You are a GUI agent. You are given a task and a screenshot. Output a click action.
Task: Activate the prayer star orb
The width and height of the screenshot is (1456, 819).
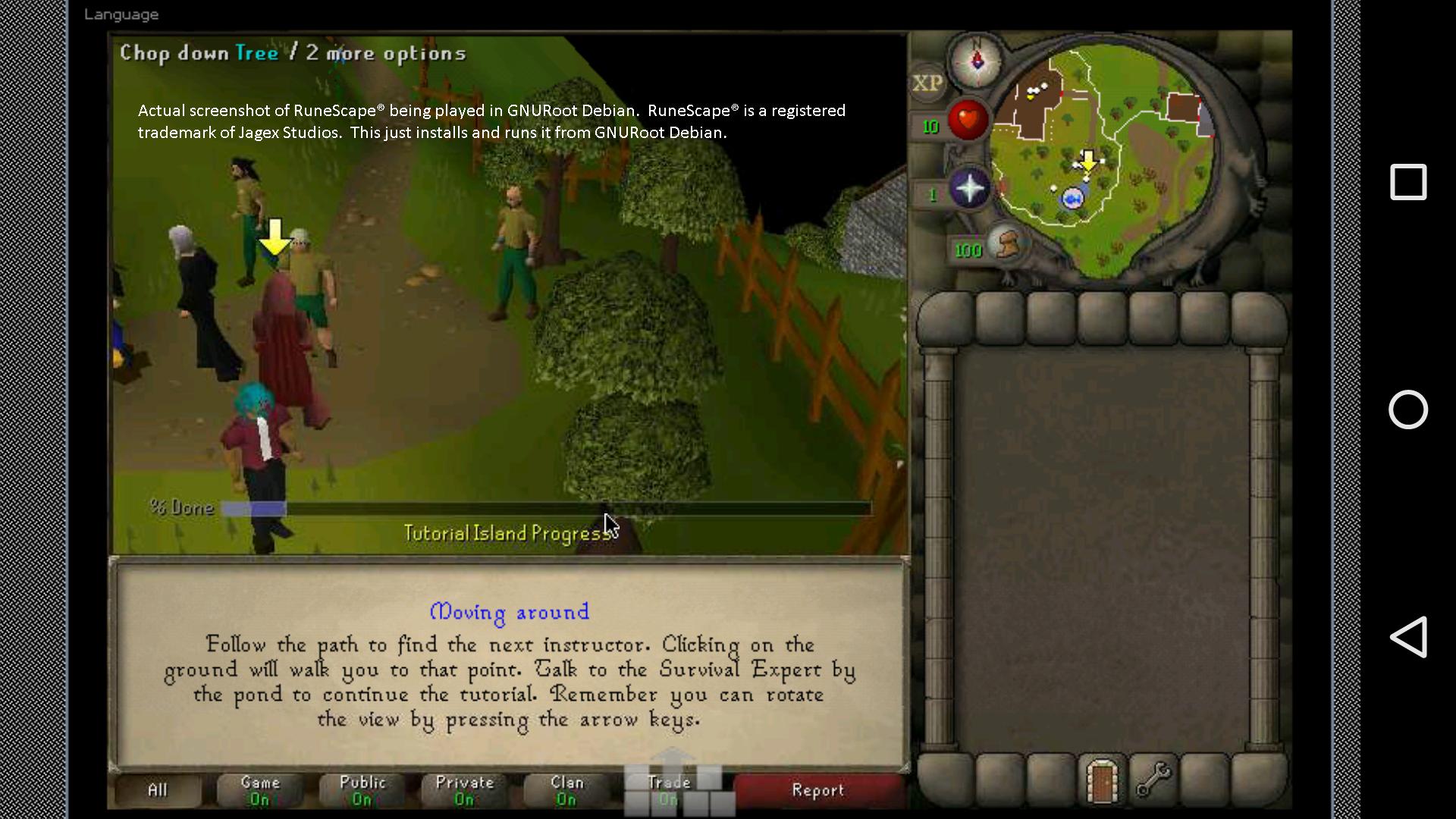(x=971, y=190)
